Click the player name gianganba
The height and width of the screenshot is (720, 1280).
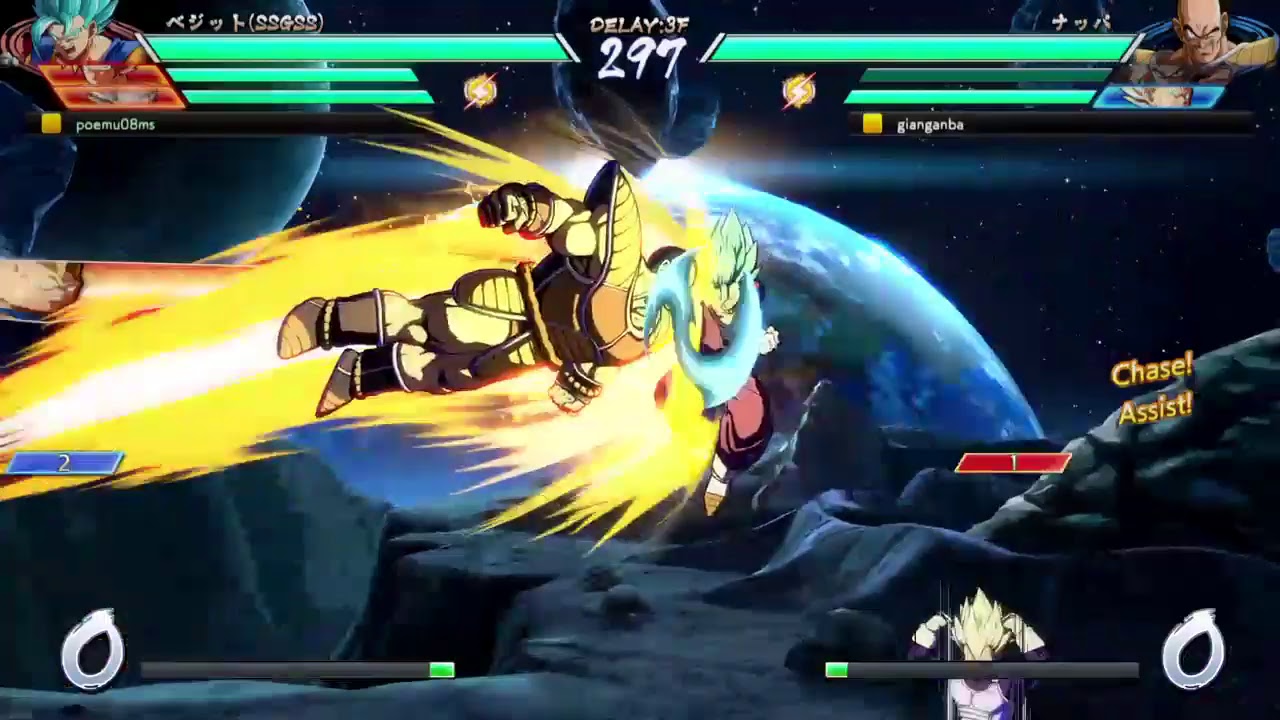[x=928, y=126]
